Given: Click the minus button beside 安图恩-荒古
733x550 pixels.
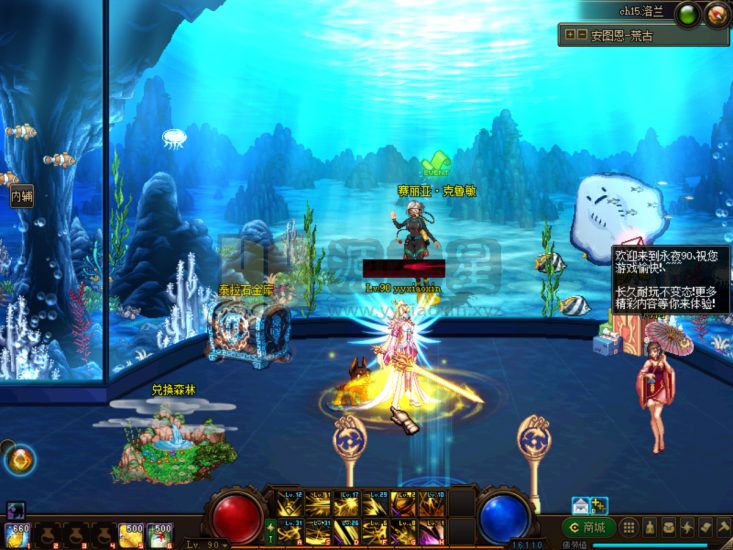Looking at the screenshot, I should click(582, 35).
